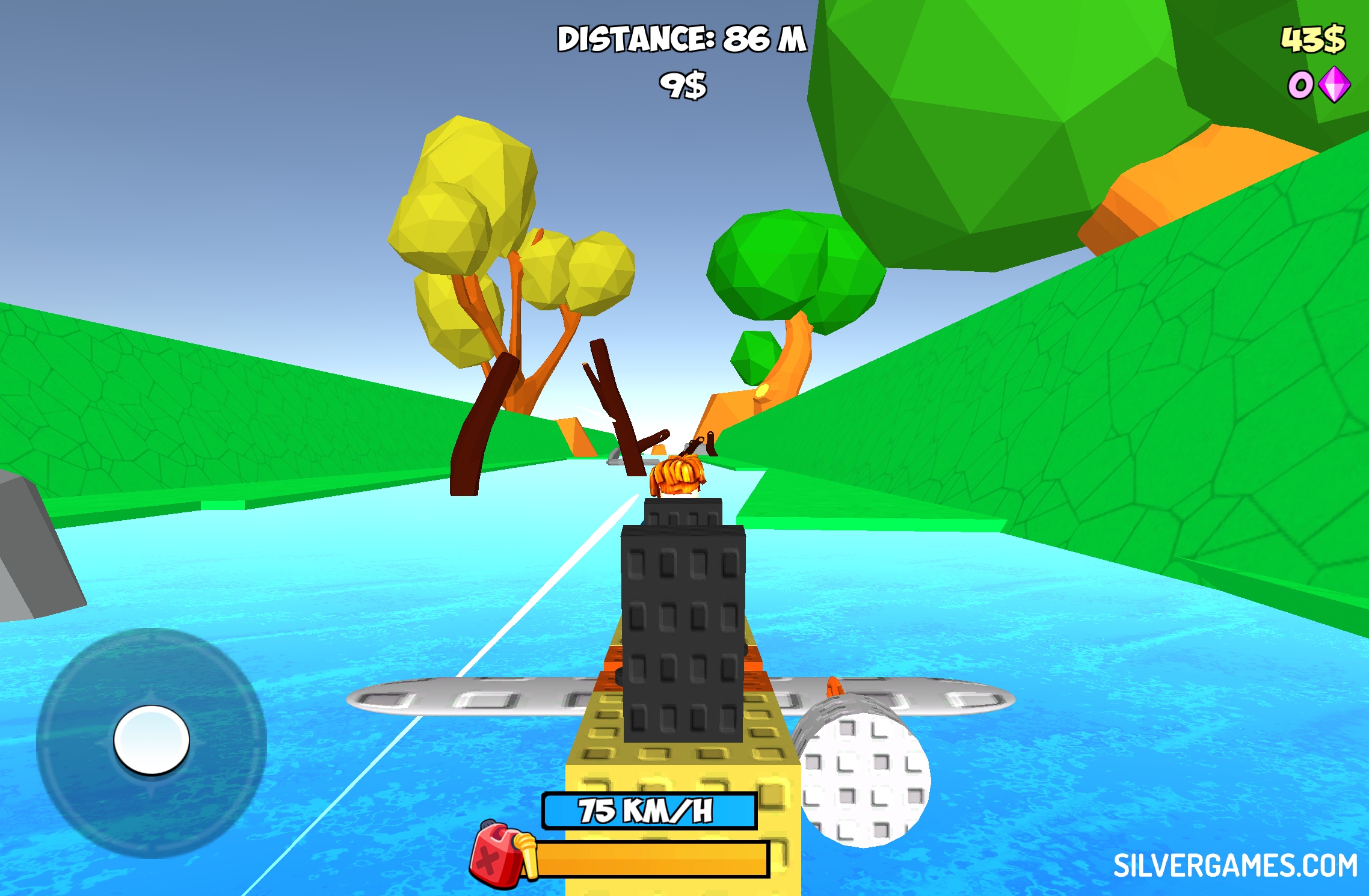The image size is (1369, 896).
Task: Click the SILVERGAMES.COM watermark link
Action: [1235, 866]
